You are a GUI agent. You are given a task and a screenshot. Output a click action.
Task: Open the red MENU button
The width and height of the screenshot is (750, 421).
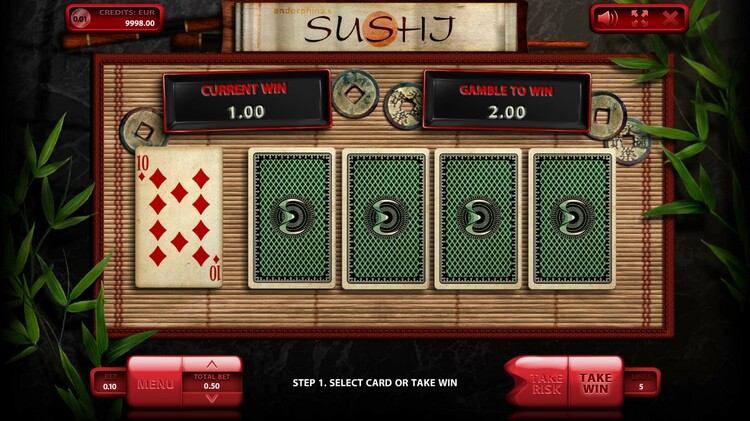pyautogui.click(x=155, y=383)
